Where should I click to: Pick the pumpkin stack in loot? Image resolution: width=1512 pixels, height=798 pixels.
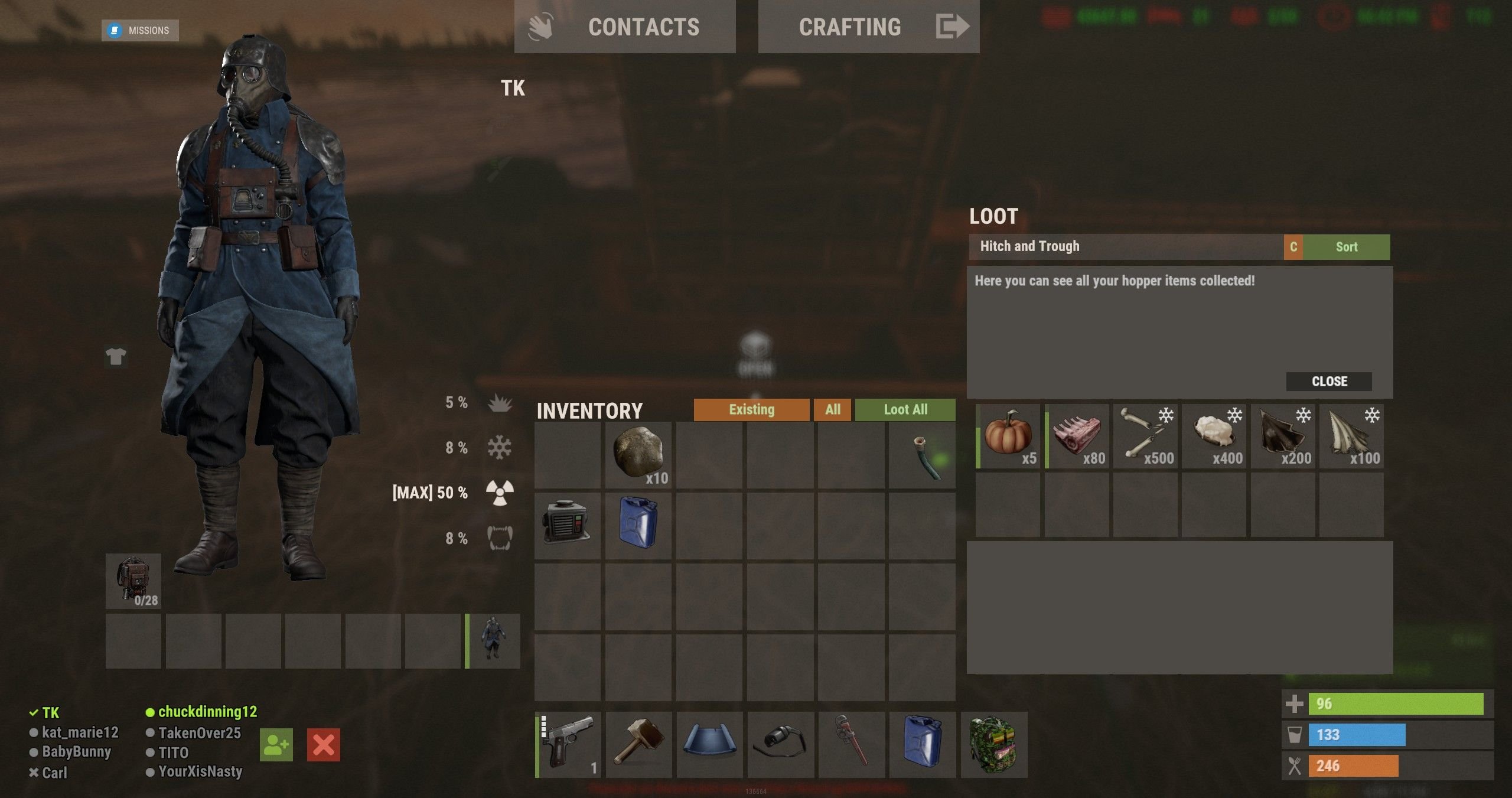[1008, 437]
